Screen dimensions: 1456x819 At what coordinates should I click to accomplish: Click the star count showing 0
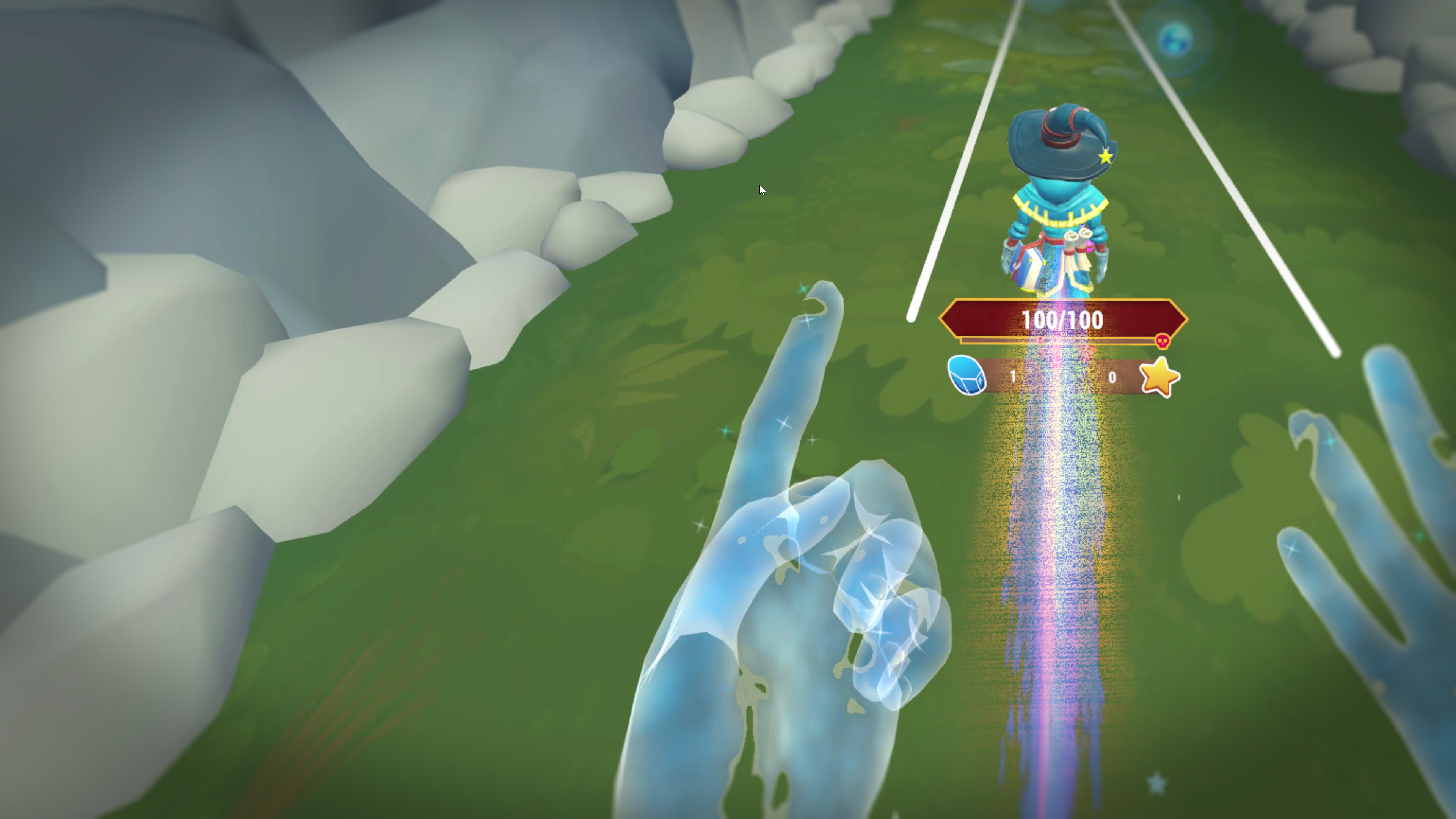(1112, 378)
